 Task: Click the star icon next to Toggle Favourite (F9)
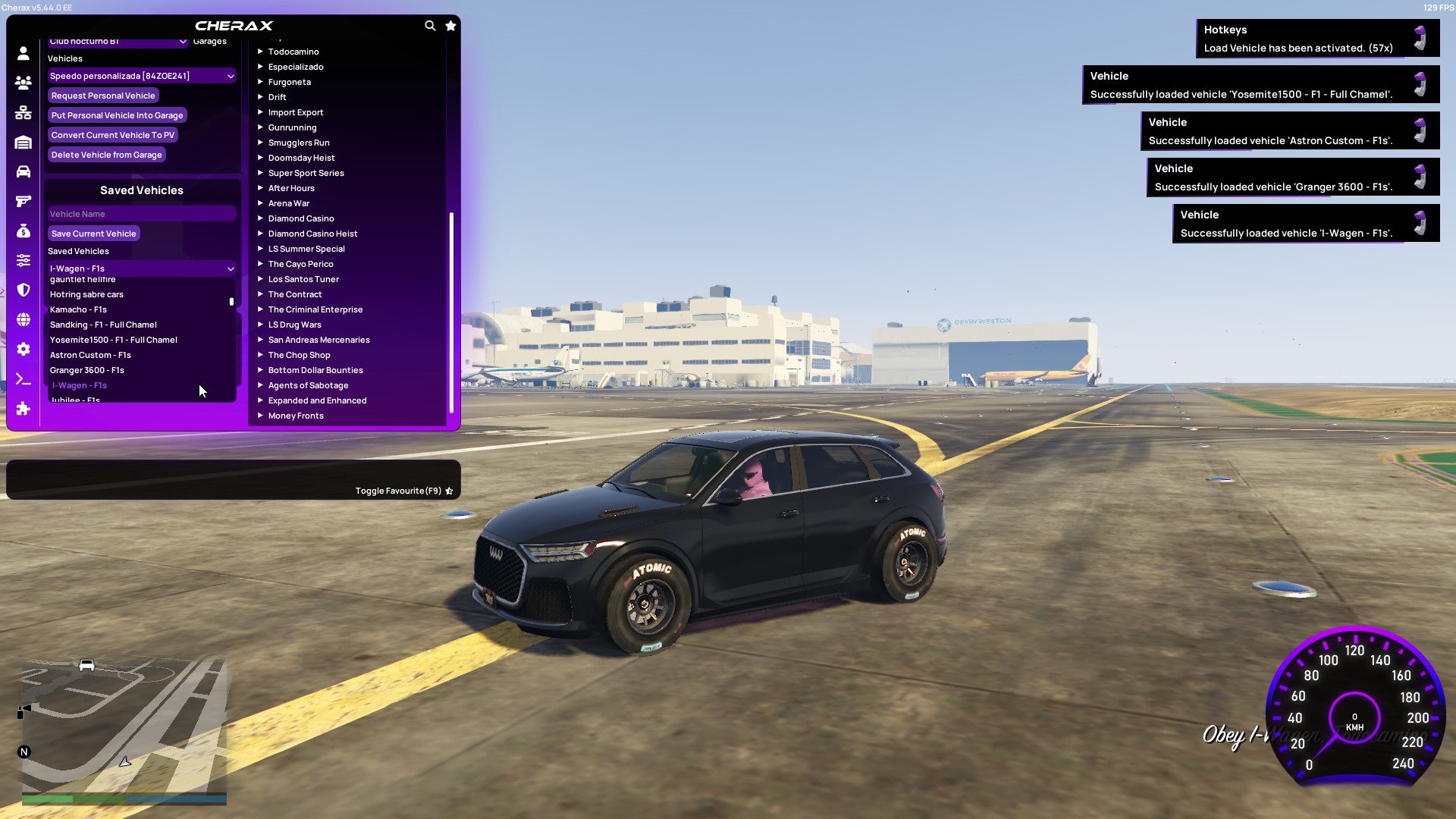(449, 490)
